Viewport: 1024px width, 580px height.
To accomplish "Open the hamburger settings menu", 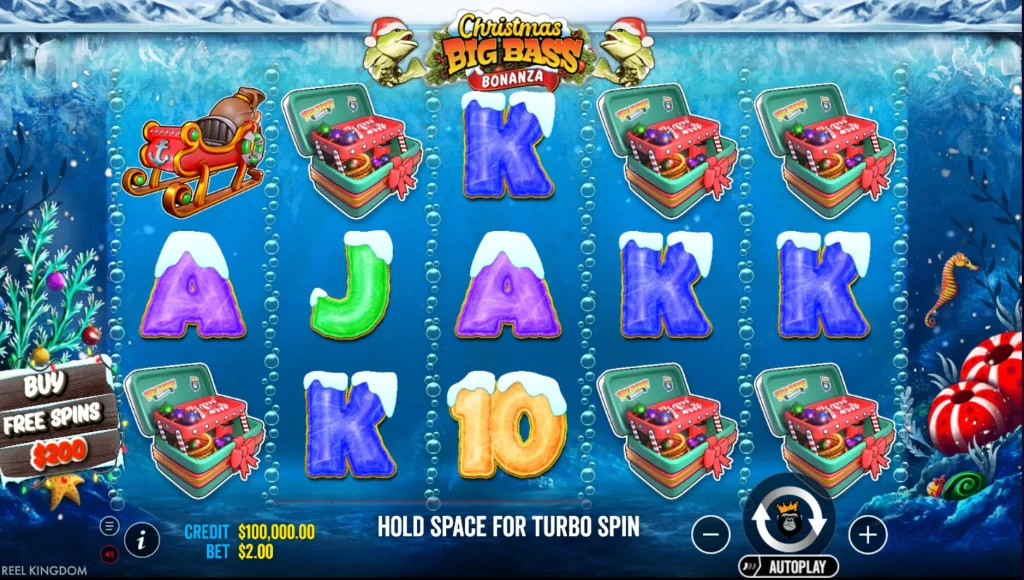I will tap(110, 526).
